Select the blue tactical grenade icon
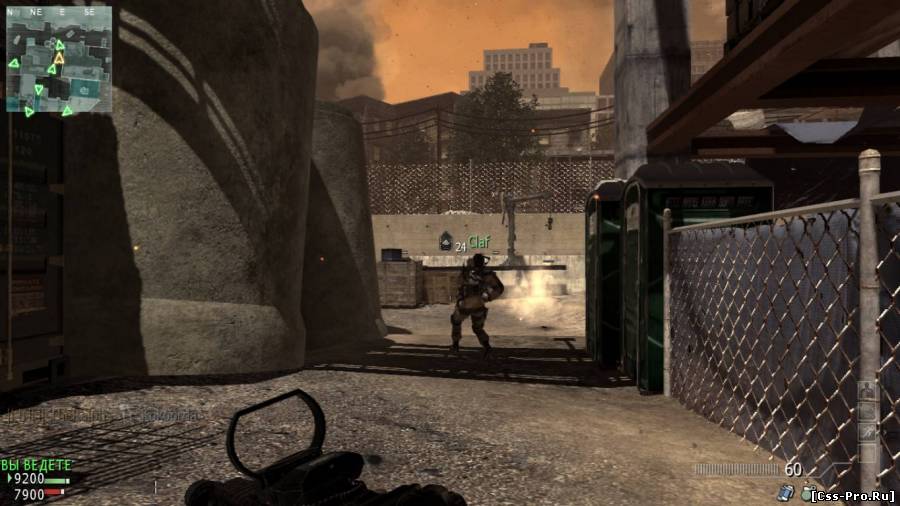Viewport: 900px width, 506px height. coord(787,491)
